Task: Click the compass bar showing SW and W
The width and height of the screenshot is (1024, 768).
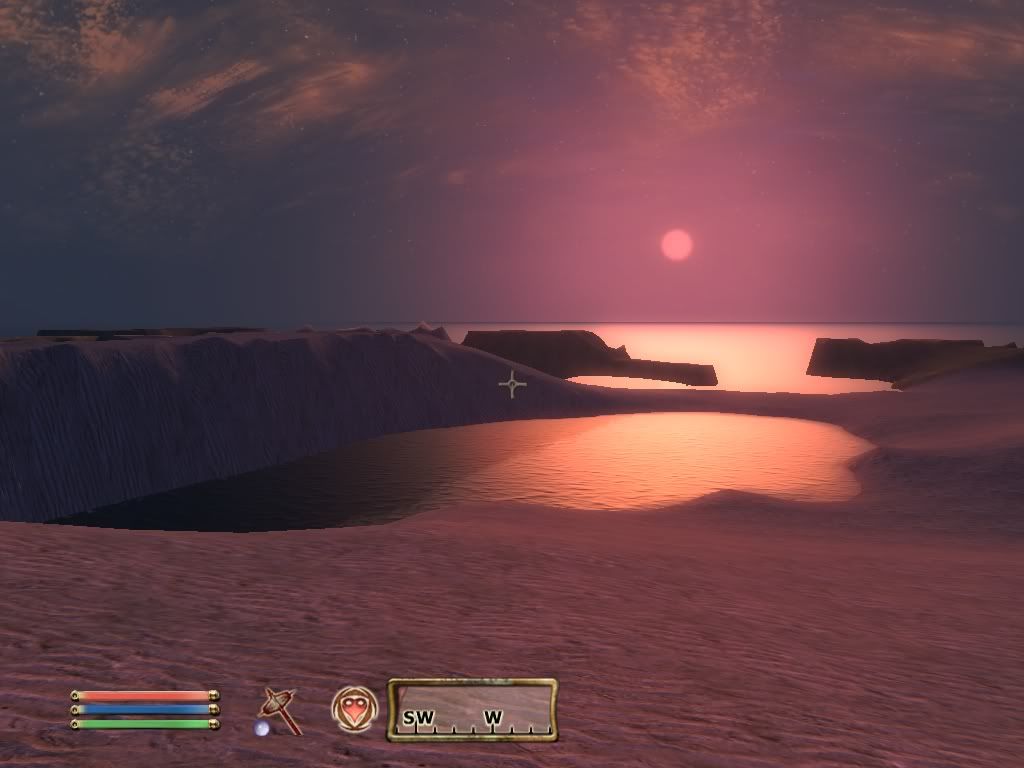Action: pos(472,710)
